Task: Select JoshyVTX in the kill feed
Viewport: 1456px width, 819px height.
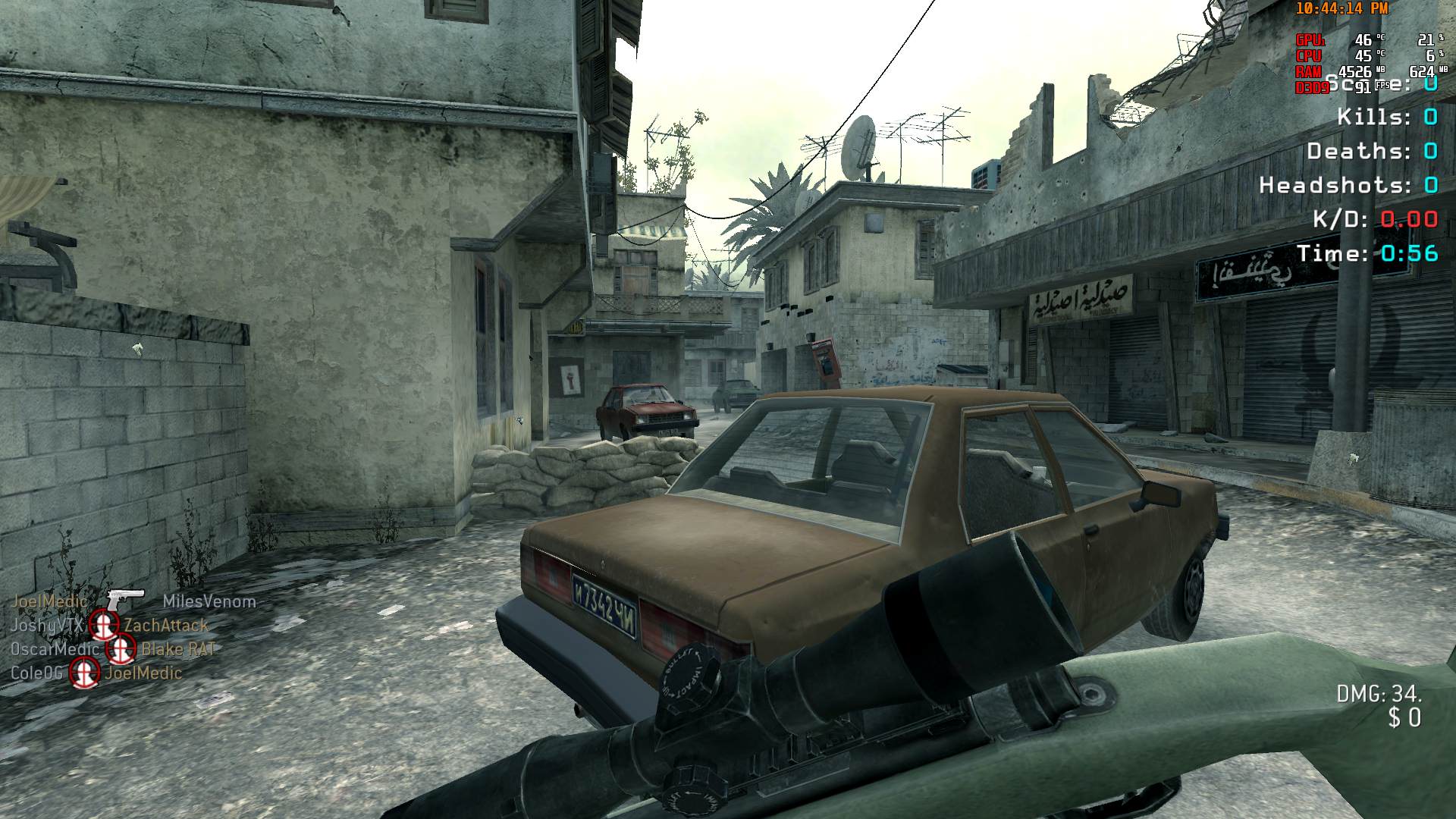Action: point(46,626)
